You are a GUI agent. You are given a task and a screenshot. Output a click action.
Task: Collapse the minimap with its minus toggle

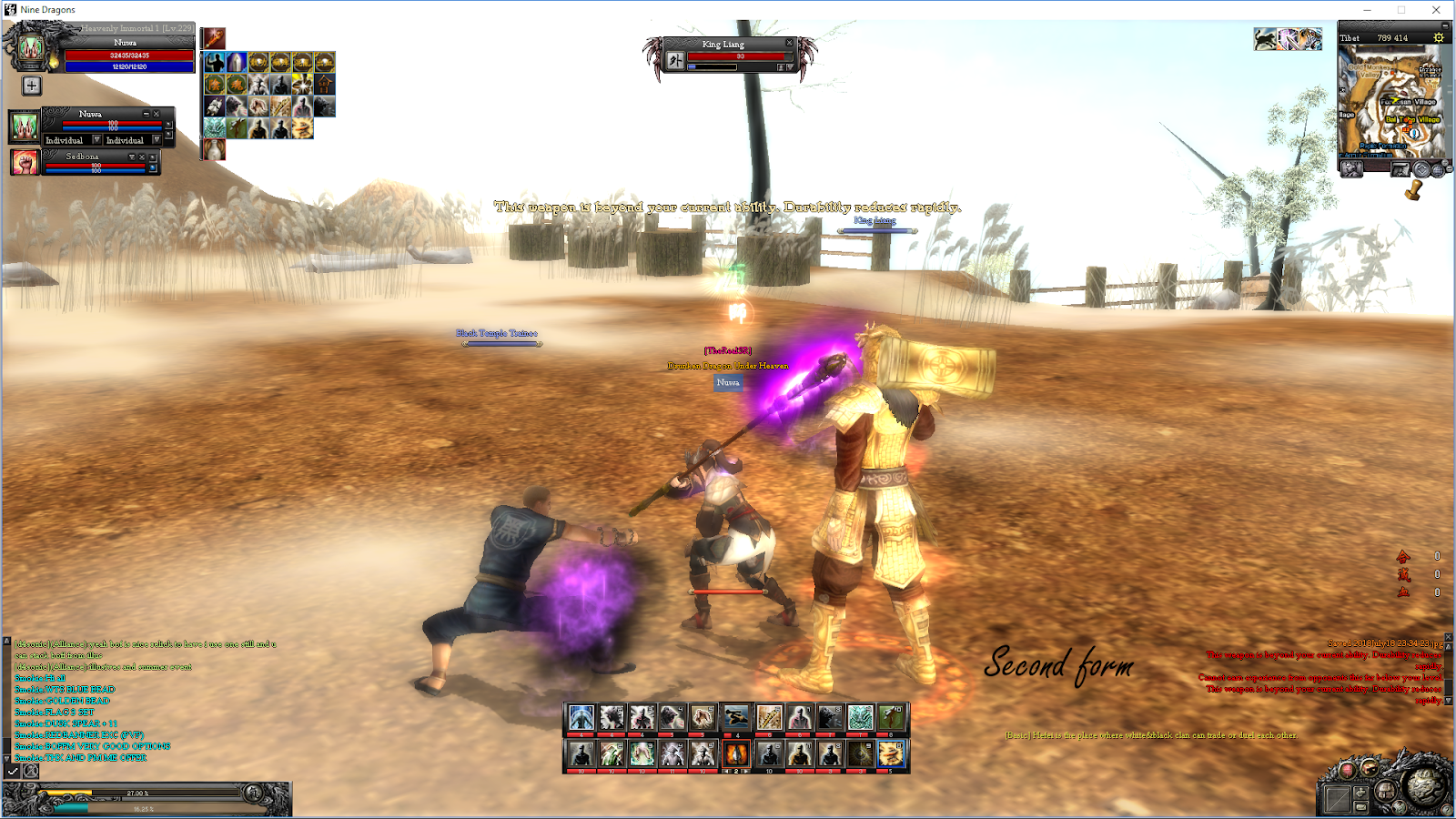point(1445,25)
